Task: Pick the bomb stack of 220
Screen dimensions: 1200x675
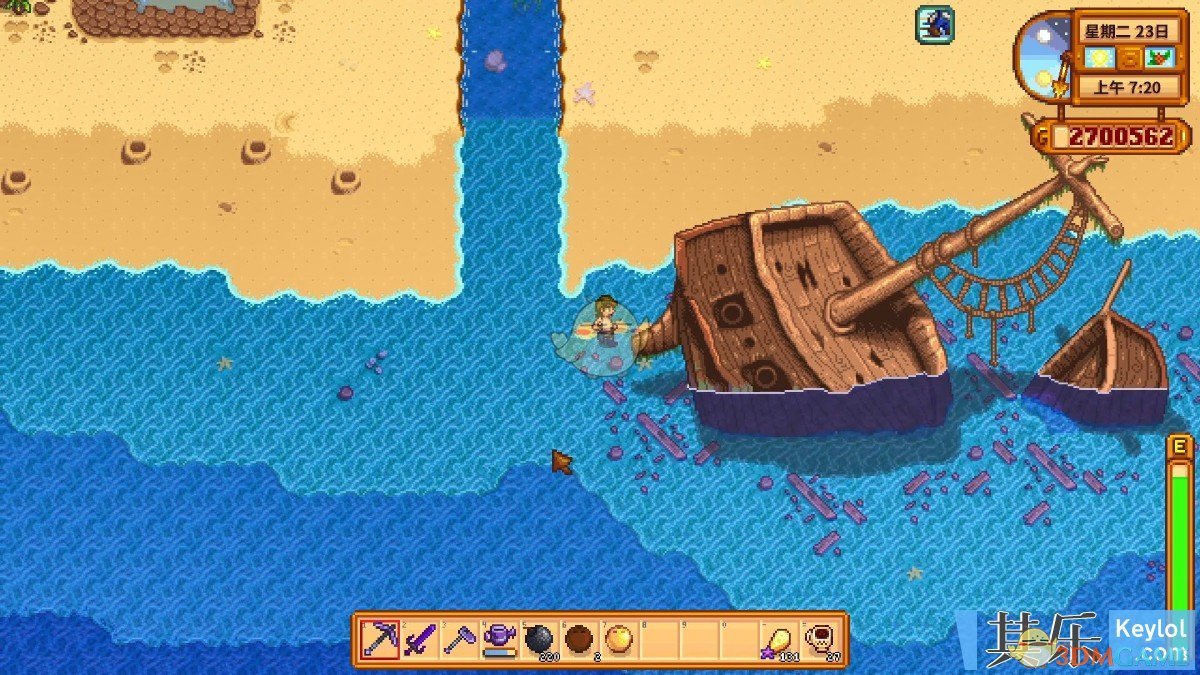Action: 539,639
